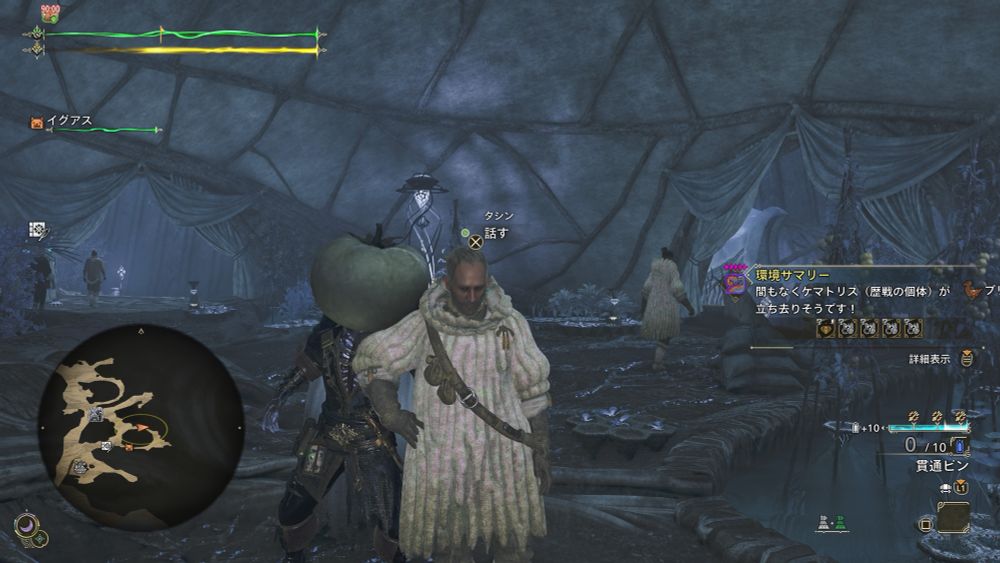Image resolution: width=1000 pixels, height=563 pixels.
Task: Select the blue 貫通ビン coating icon
Action: point(960,445)
